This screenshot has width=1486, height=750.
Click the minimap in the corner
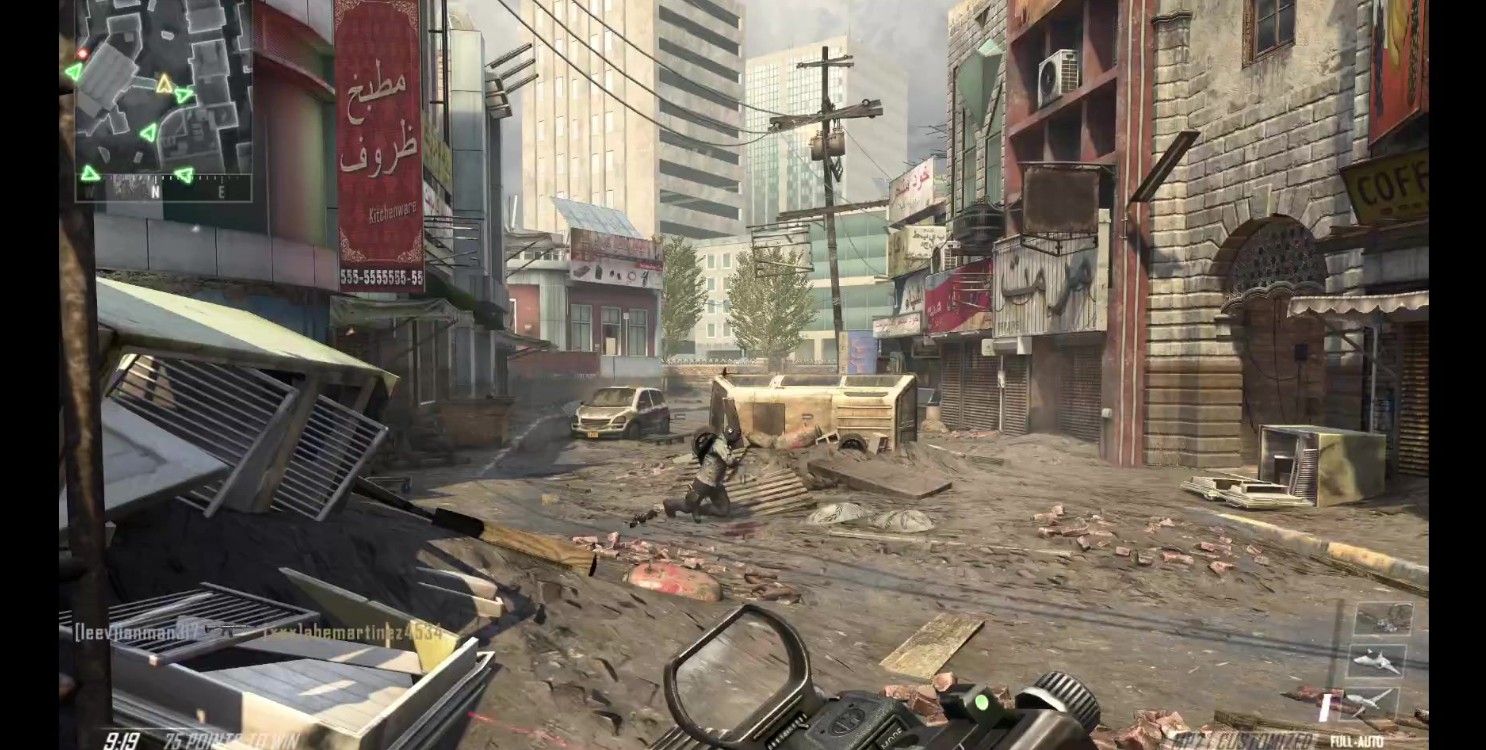(x=163, y=100)
